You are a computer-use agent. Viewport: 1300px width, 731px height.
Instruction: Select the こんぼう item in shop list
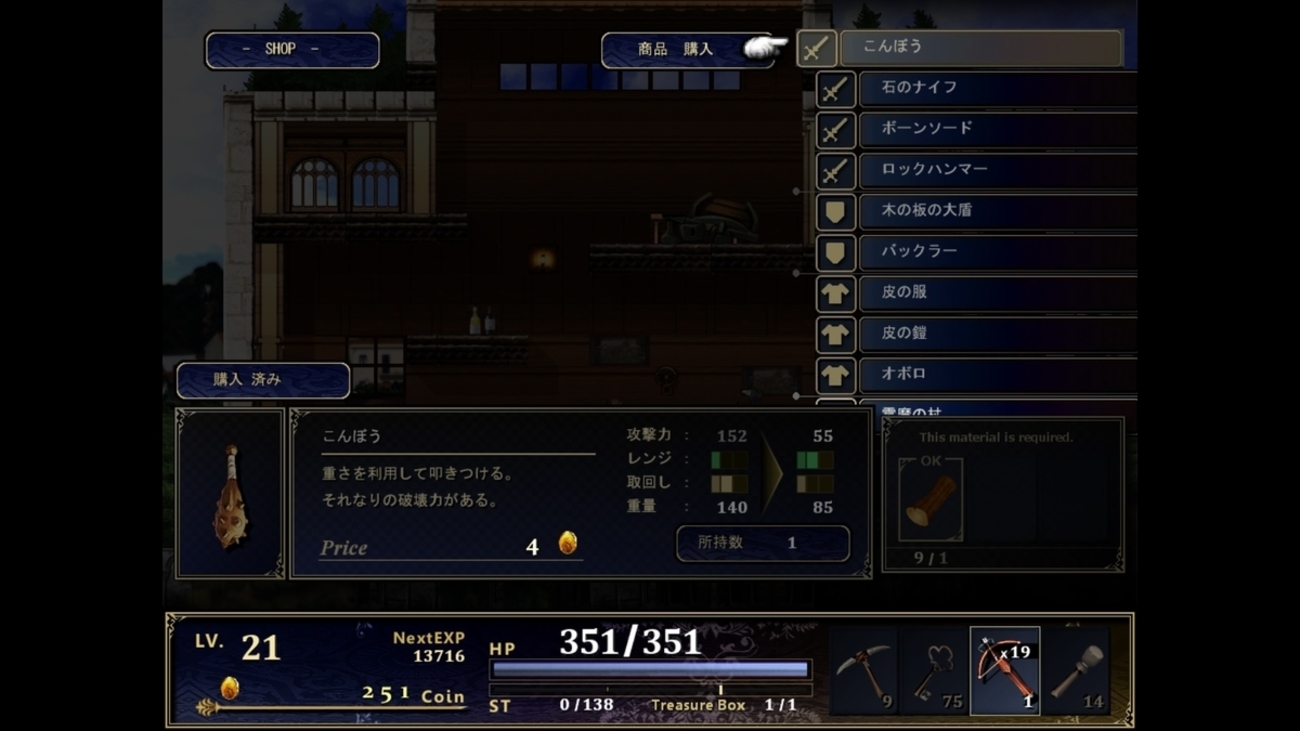(980, 47)
